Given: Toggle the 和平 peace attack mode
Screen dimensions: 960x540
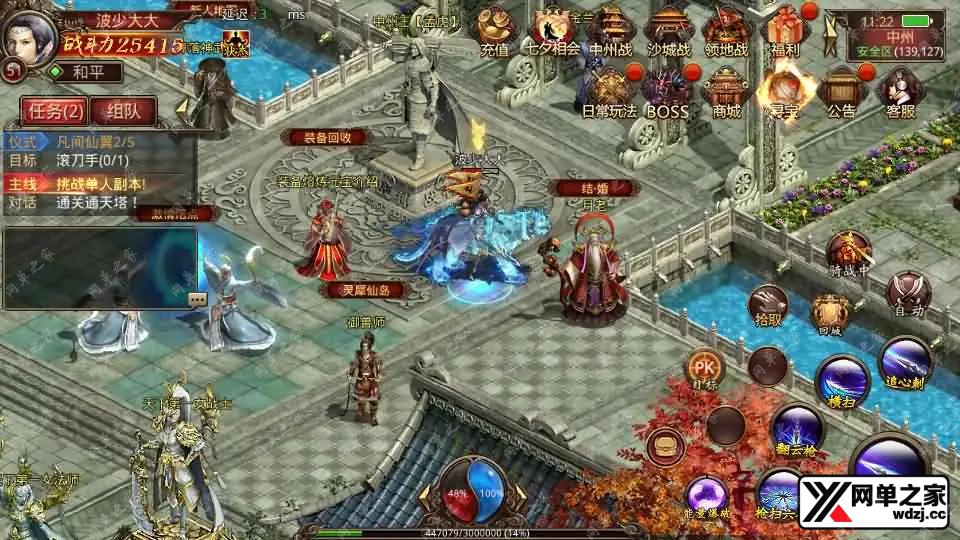Looking at the screenshot, I should tap(90, 72).
